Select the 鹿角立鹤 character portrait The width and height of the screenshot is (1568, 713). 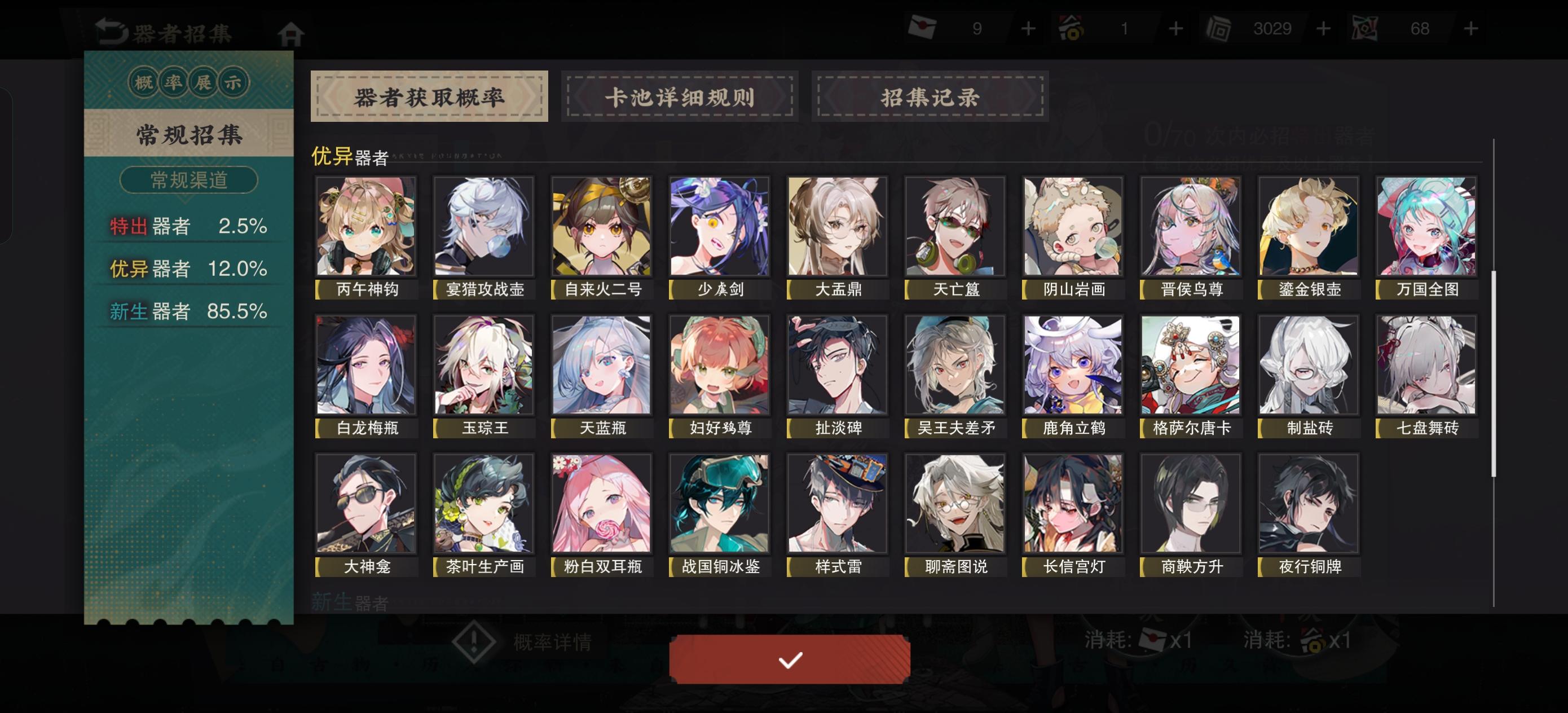click(1073, 366)
